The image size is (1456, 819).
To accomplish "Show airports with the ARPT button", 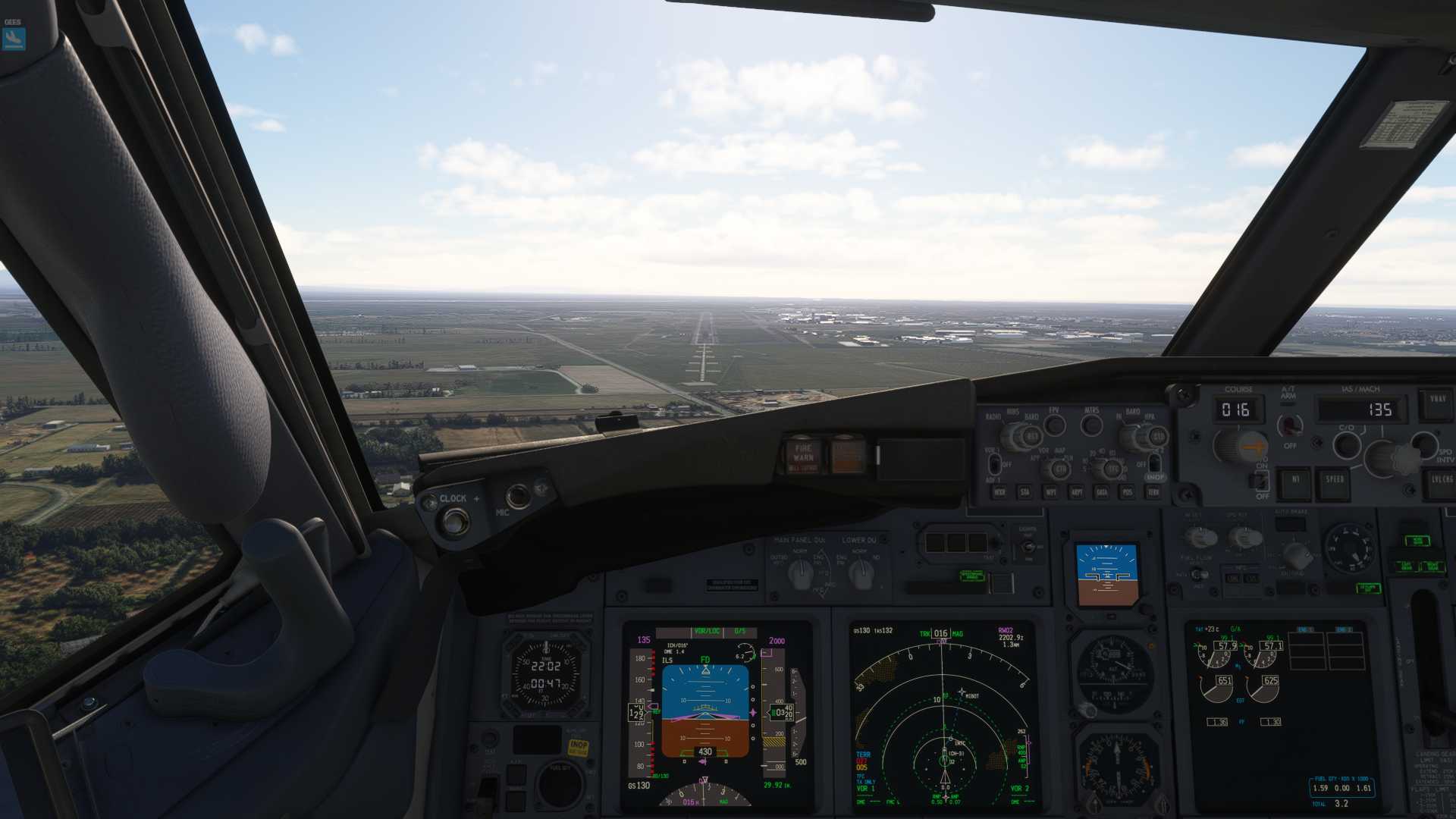I will (x=1077, y=492).
